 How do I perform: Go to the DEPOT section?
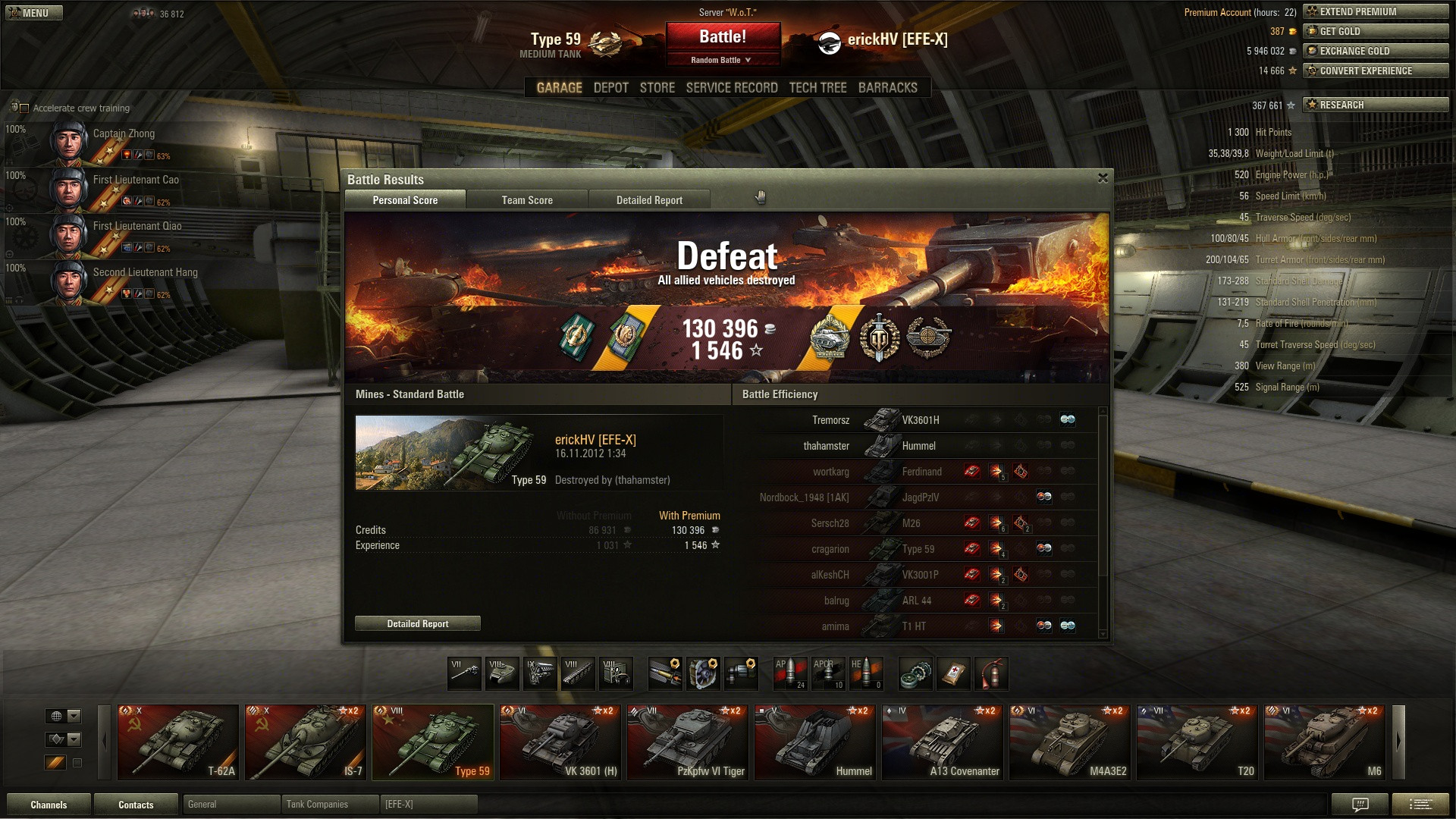click(x=610, y=88)
